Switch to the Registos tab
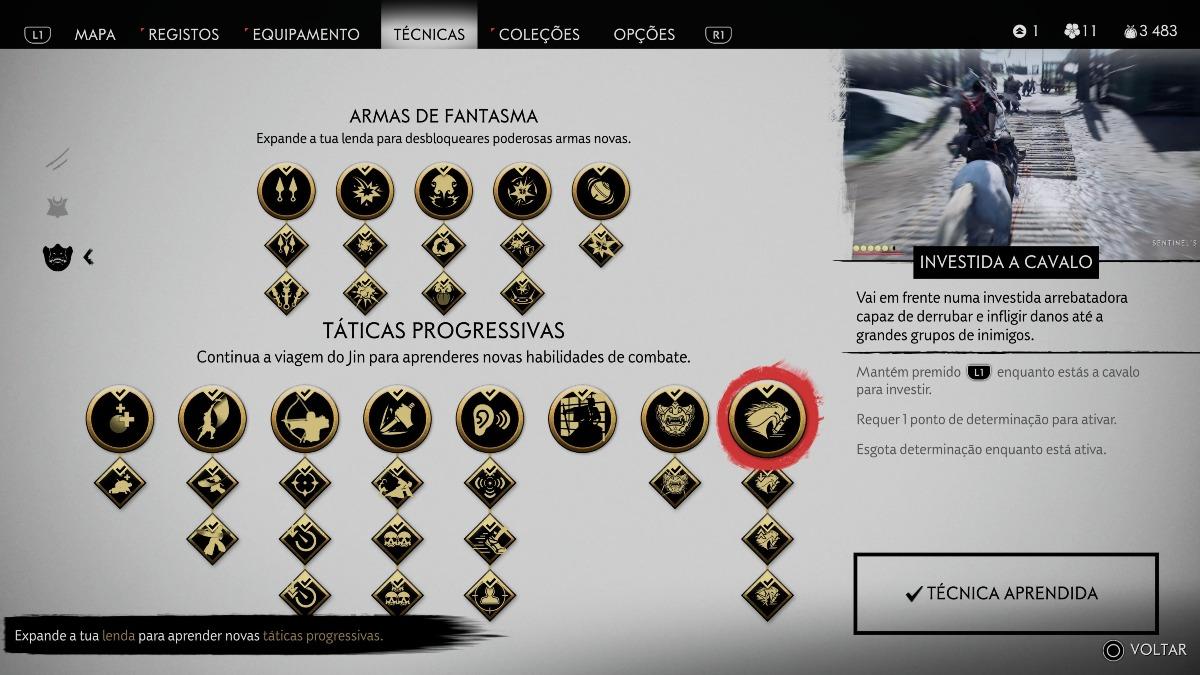Screen dimensions: 1200x675 point(184,34)
